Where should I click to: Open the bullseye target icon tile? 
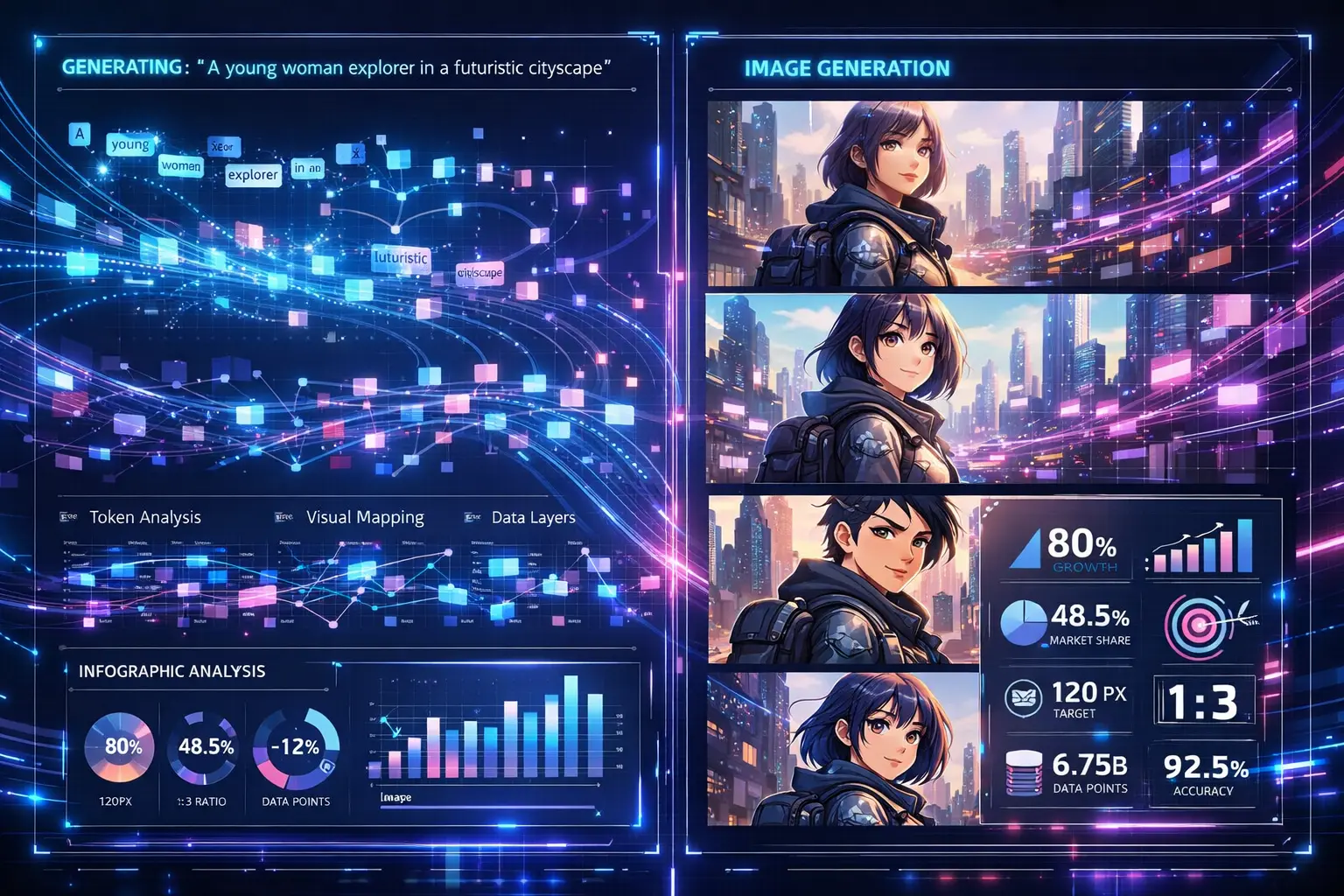1203,626
